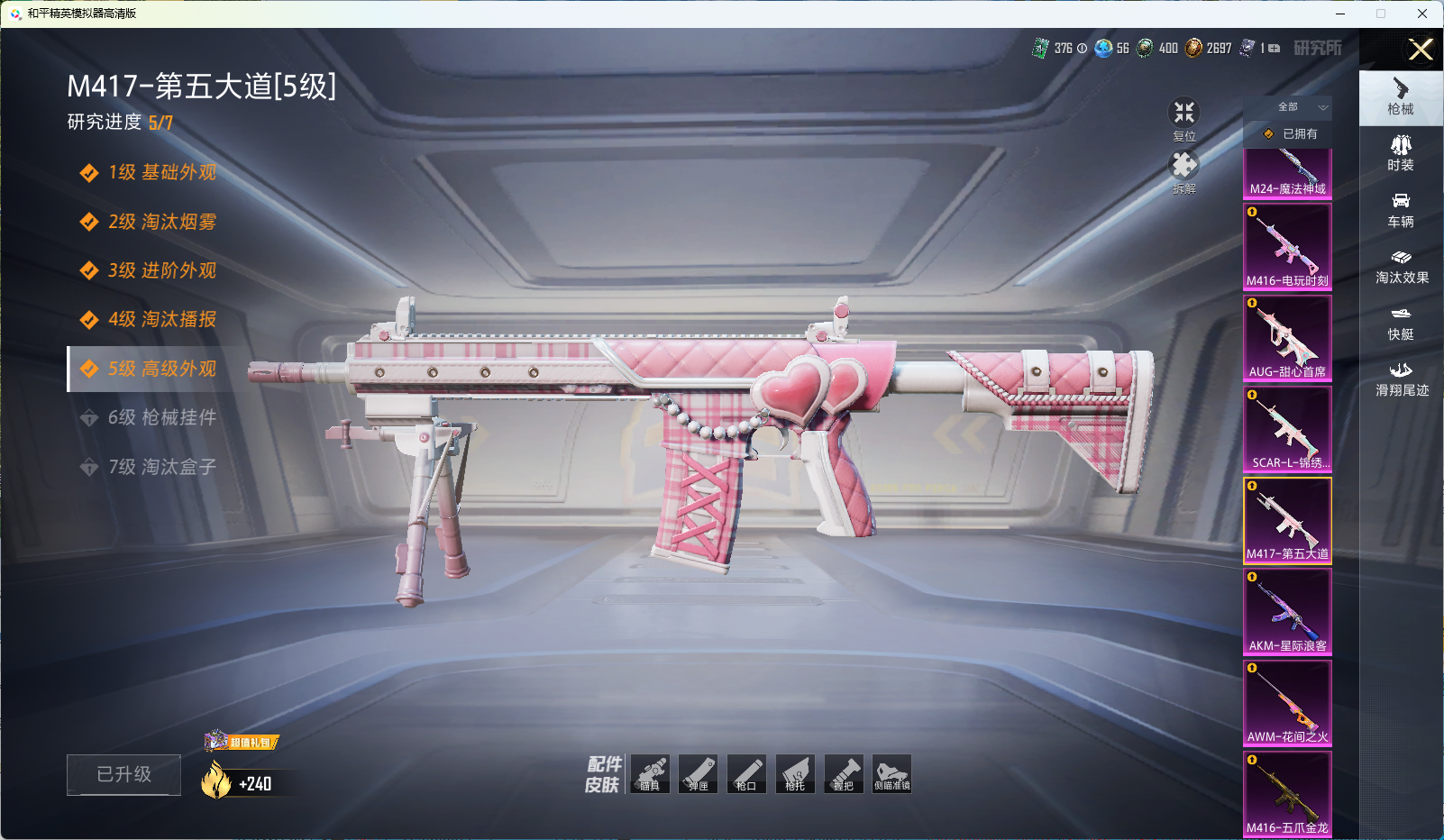Screen dimensions: 1444x840
Task: Click the 复位 reset view button
Action: pos(1184,118)
